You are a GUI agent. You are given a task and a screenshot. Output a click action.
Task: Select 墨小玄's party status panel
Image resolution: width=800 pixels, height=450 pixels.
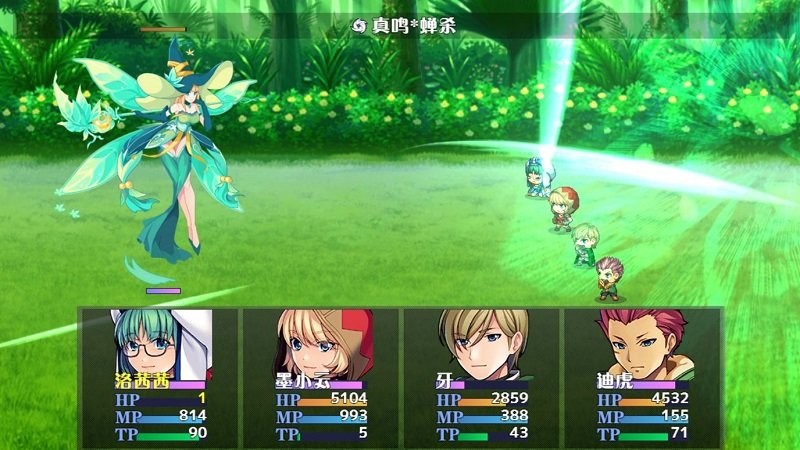(x=320, y=375)
